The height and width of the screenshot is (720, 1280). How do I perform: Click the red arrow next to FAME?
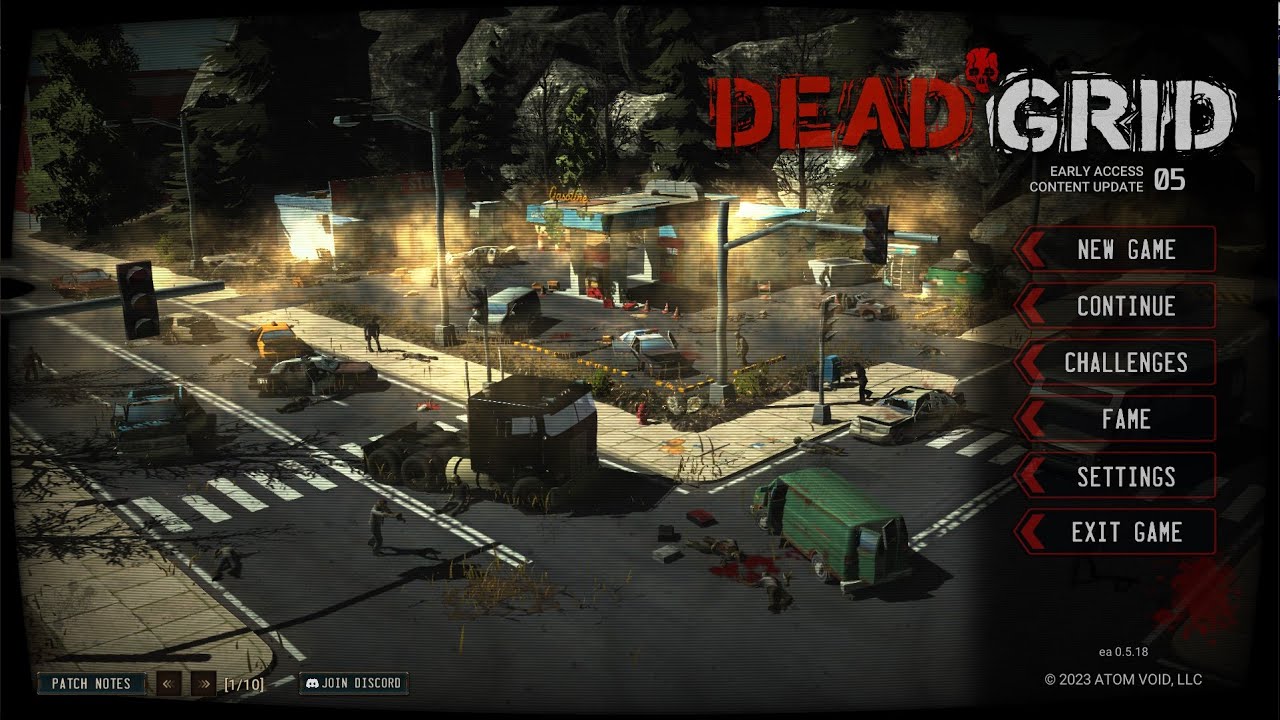(1029, 420)
